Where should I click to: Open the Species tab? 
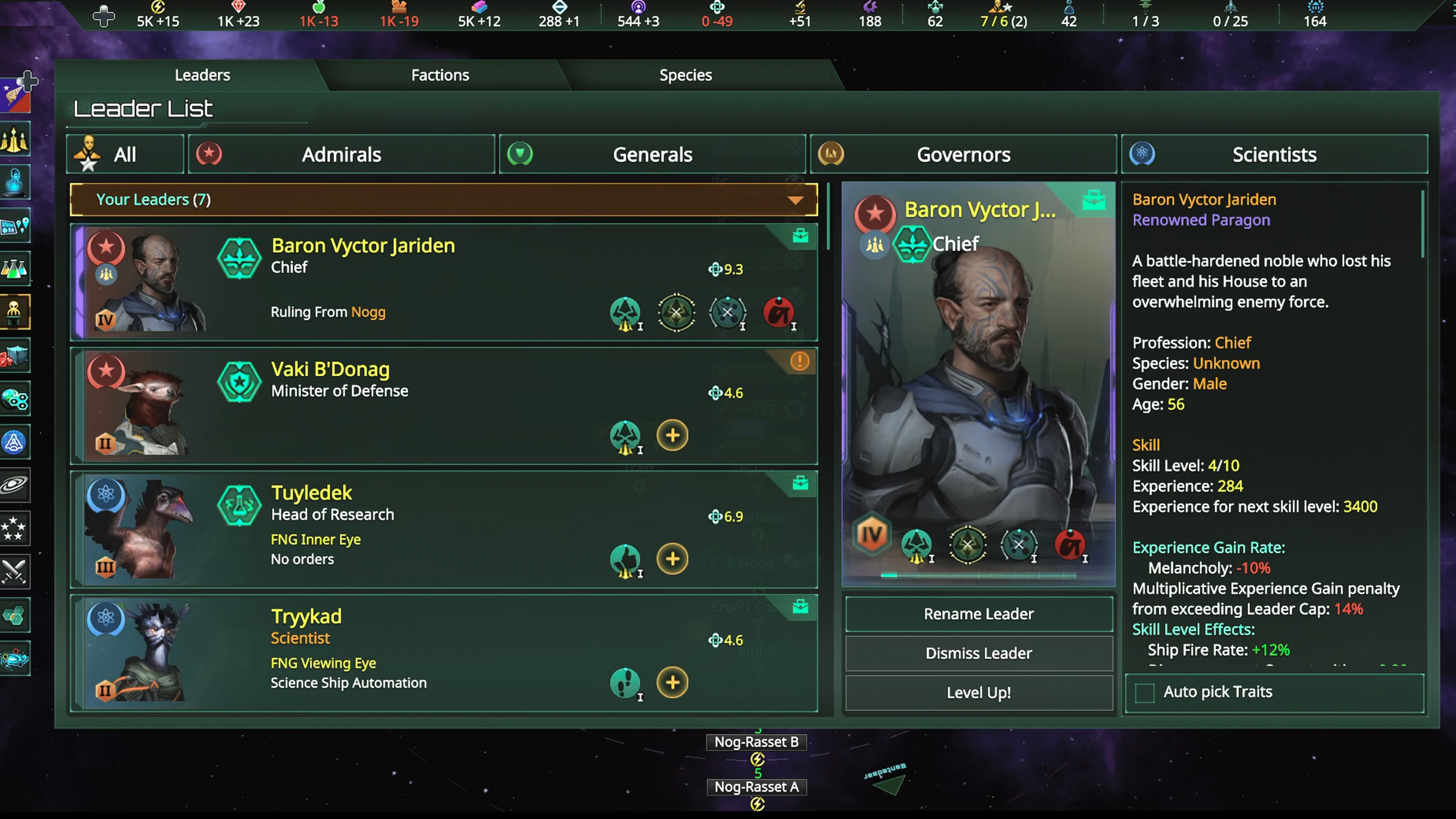pos(685,75)
